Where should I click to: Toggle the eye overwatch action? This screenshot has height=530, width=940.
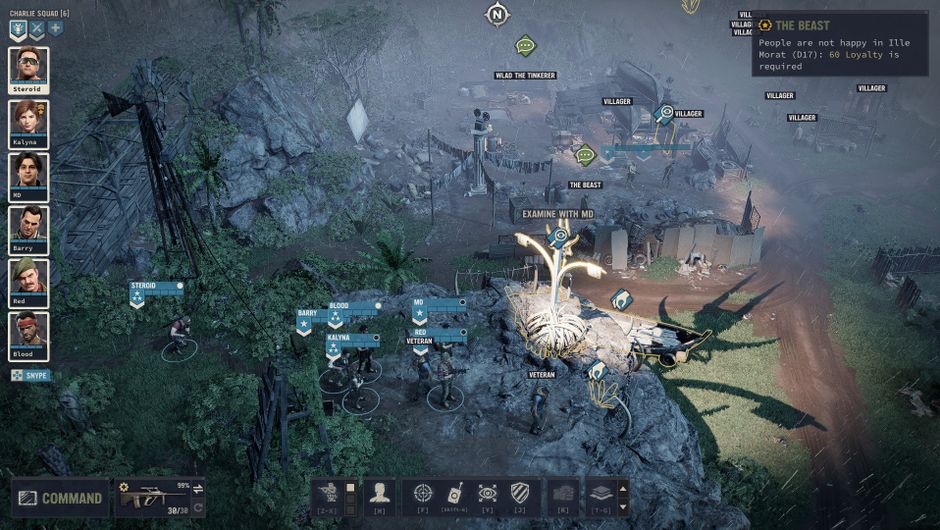tap(487, 493)
